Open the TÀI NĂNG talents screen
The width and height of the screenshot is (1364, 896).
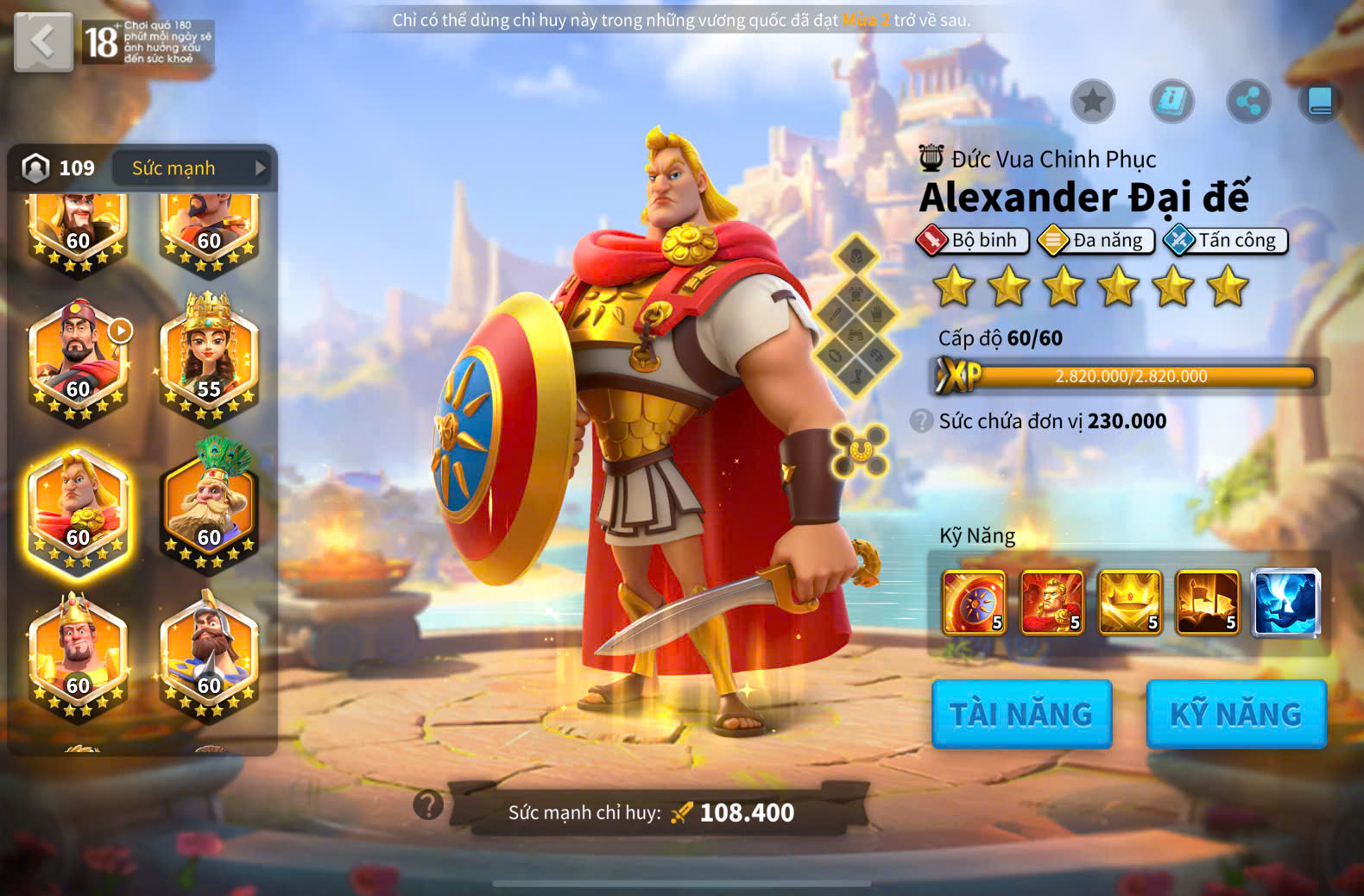click(x=1021, y=714)
